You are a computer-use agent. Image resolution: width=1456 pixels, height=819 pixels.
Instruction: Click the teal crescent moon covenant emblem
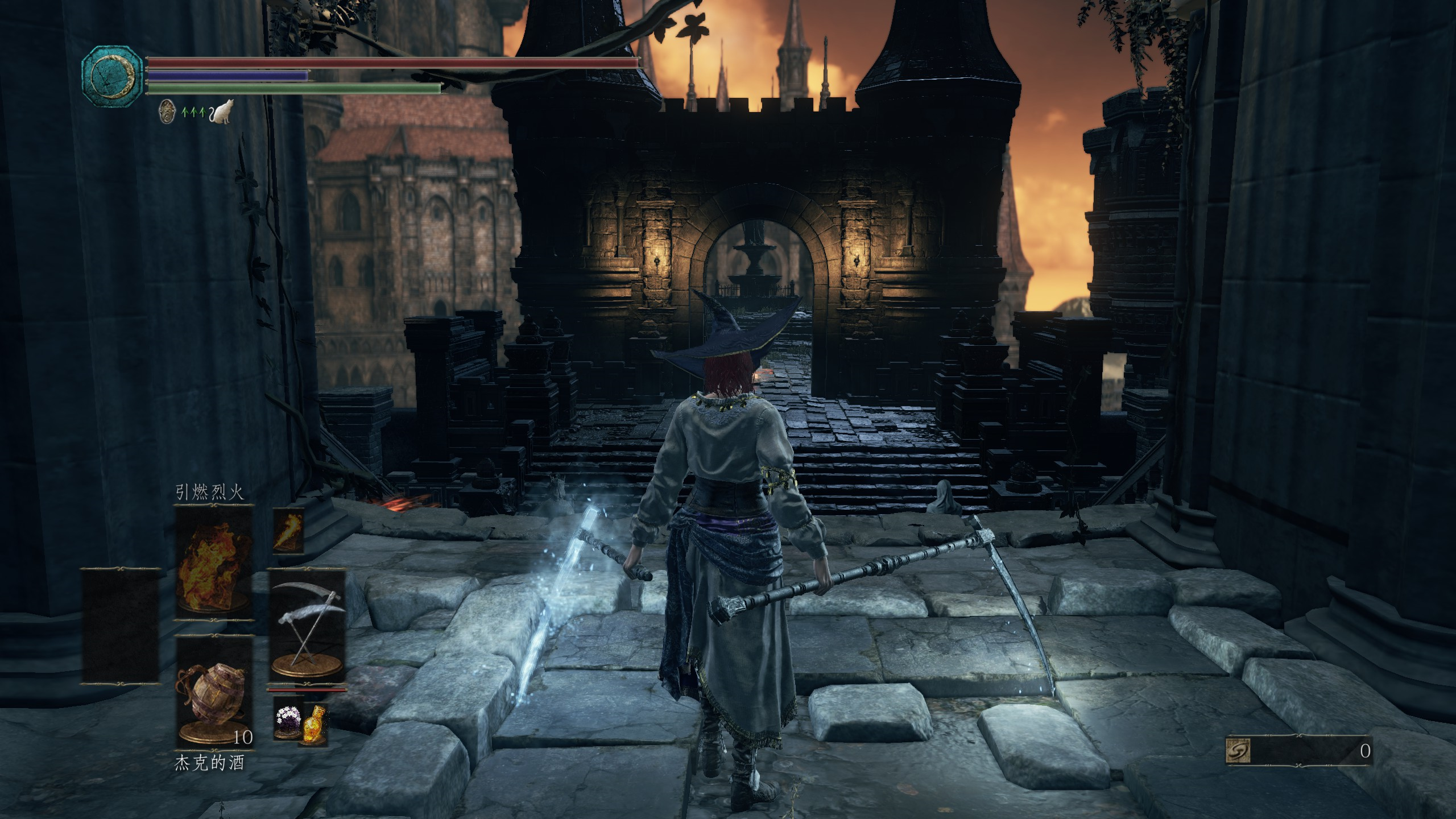click(112, 75)
